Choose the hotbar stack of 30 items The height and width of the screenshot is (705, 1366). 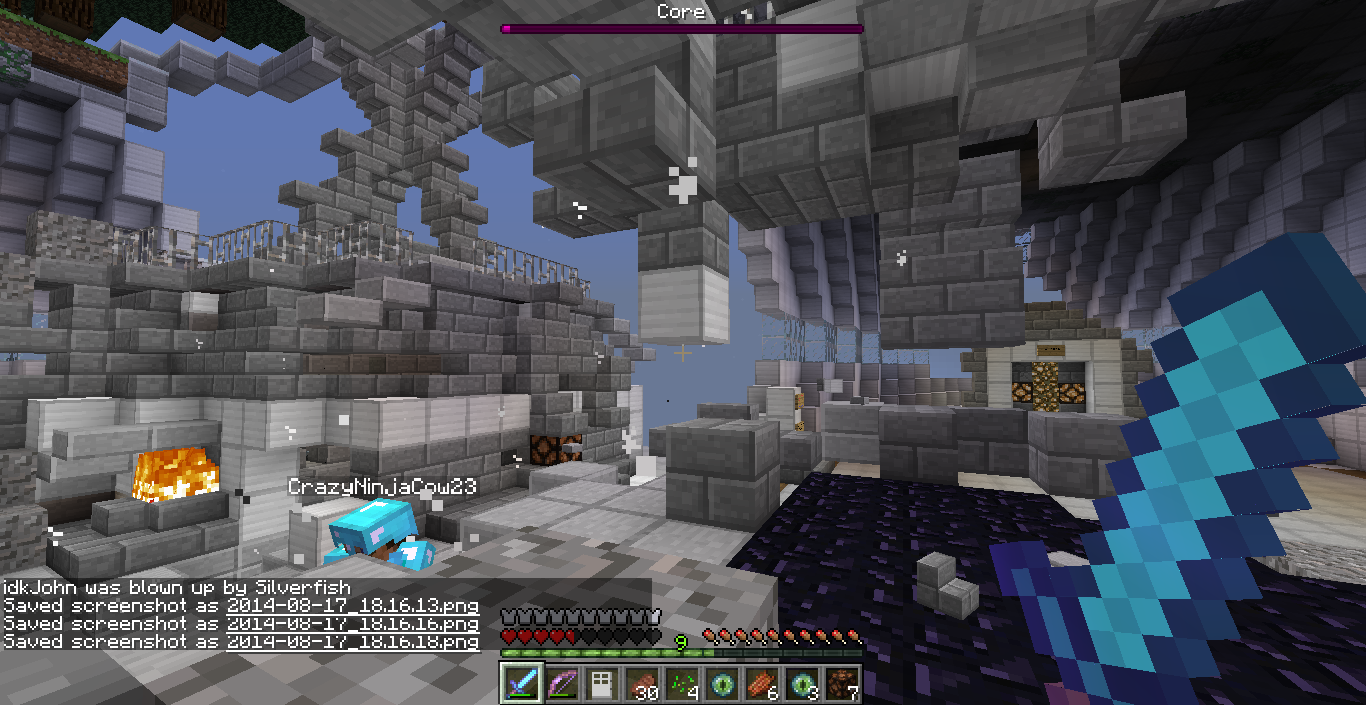[641, 684]
